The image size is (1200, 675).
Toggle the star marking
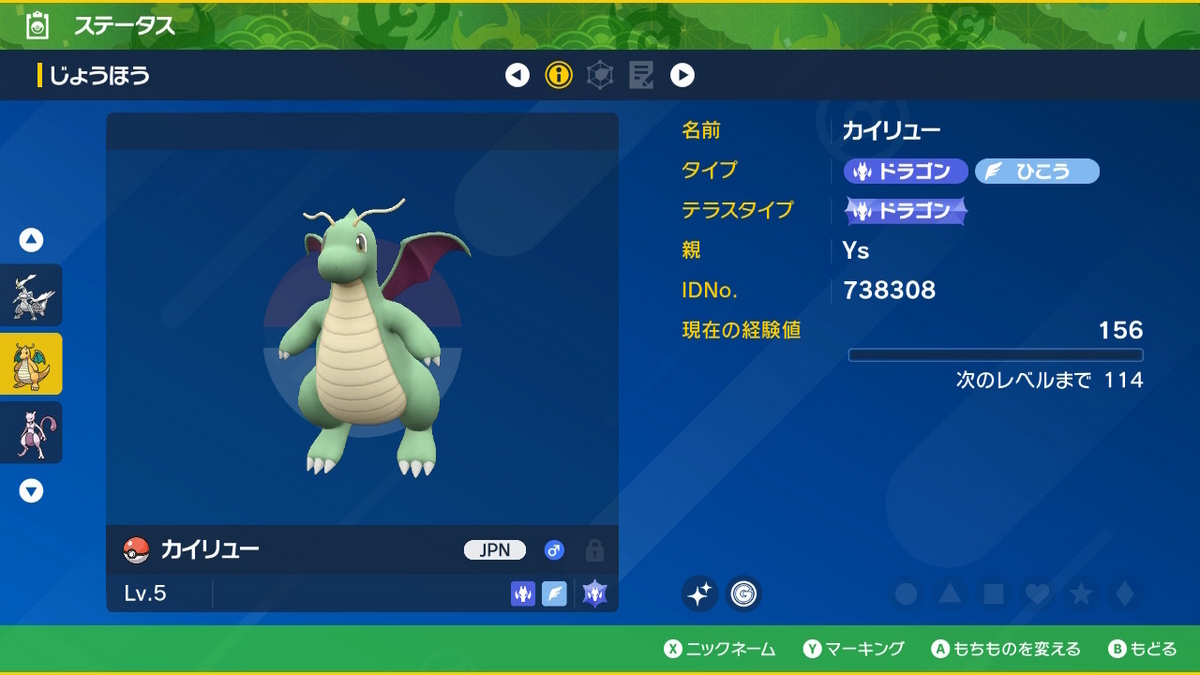click(1081, 594)
